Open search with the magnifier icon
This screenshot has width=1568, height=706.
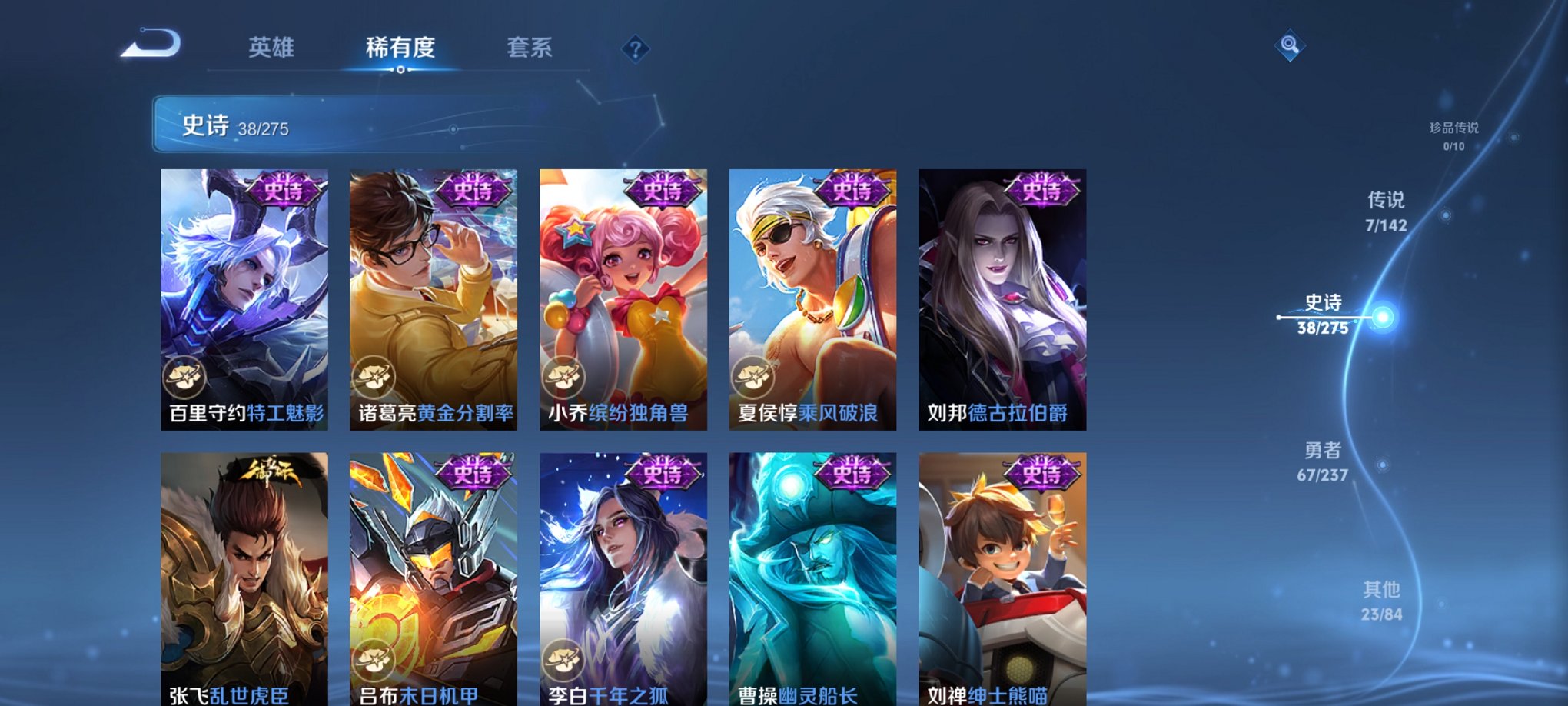pos(1291,46)
